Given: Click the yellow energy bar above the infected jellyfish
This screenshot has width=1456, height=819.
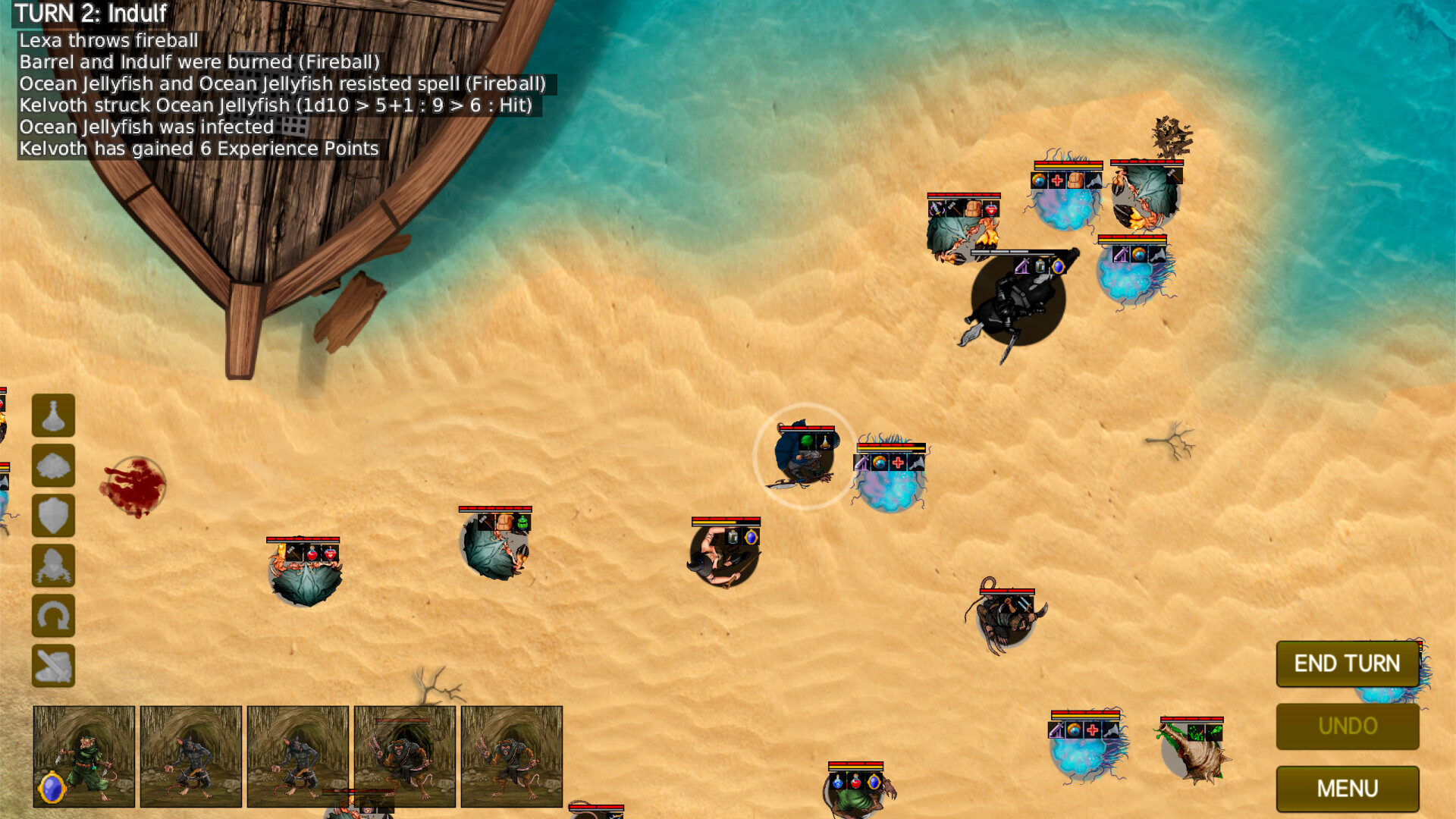Looking at the screenshot, I should pos(890,448).
